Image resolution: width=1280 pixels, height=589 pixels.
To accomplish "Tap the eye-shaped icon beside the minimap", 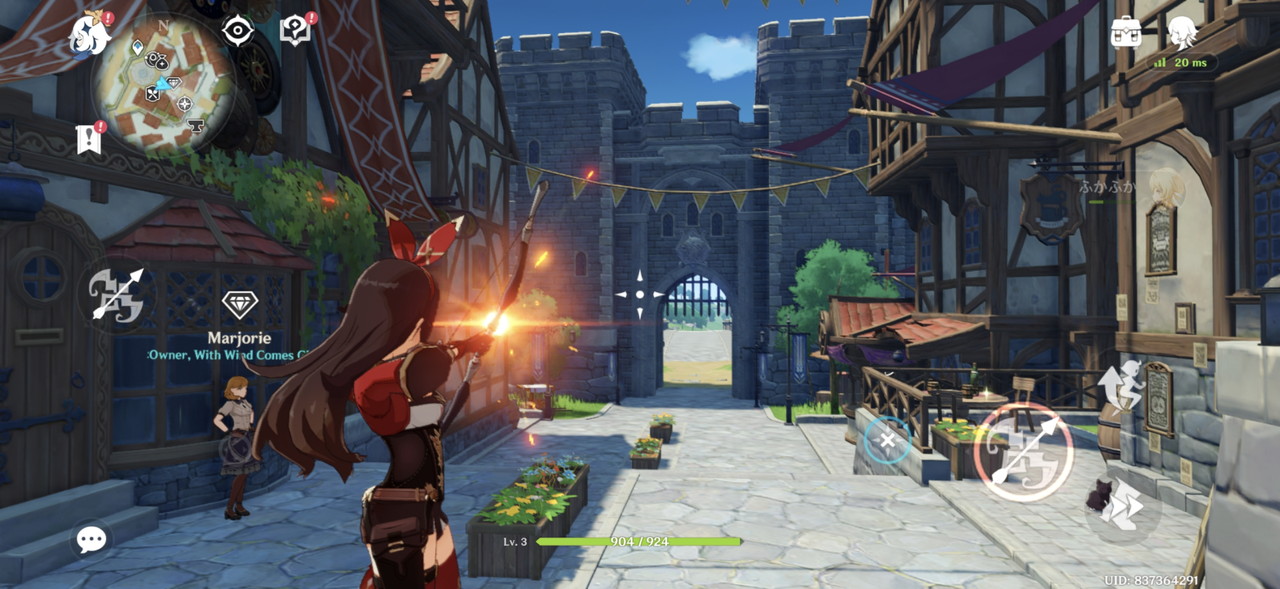I will (x=237, y=31).
